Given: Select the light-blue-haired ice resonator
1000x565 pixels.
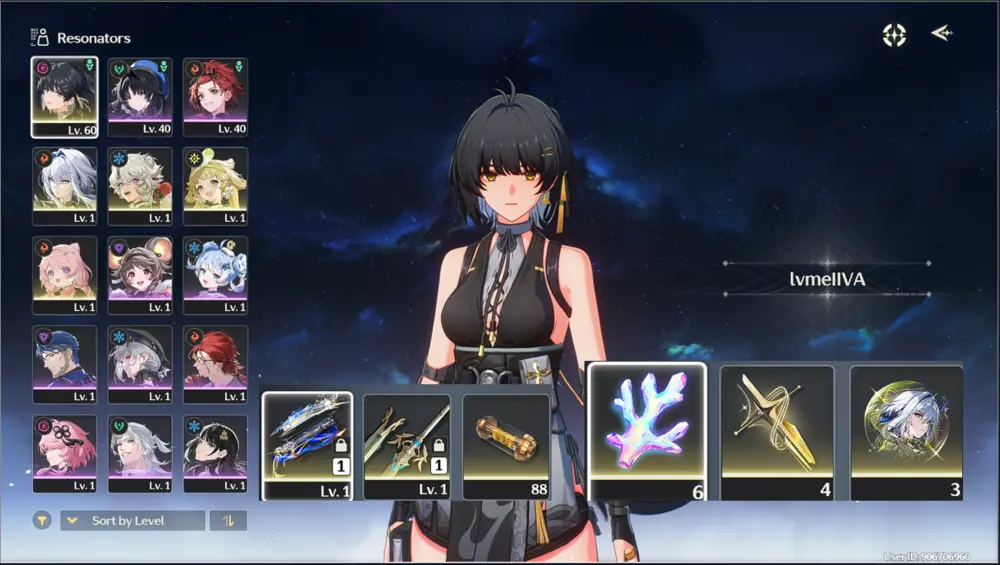Looking at the screenshot, I should coord(215,274).
